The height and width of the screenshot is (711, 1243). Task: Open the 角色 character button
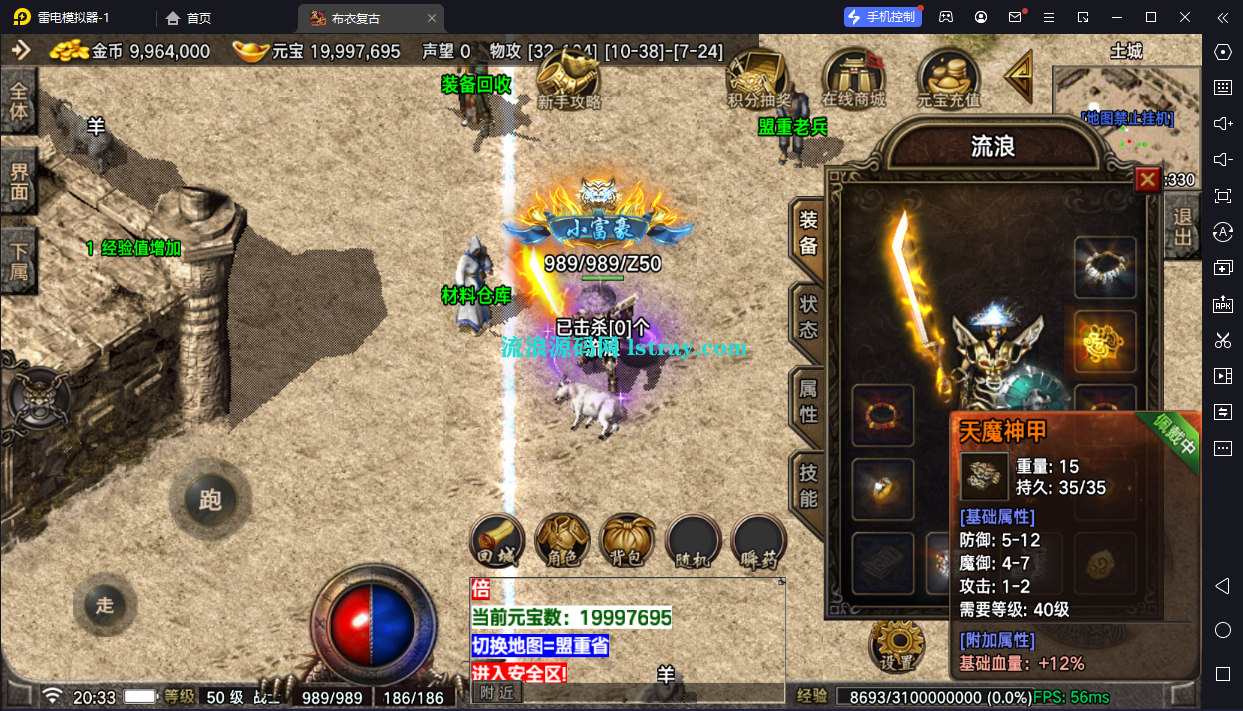[562, 543]
